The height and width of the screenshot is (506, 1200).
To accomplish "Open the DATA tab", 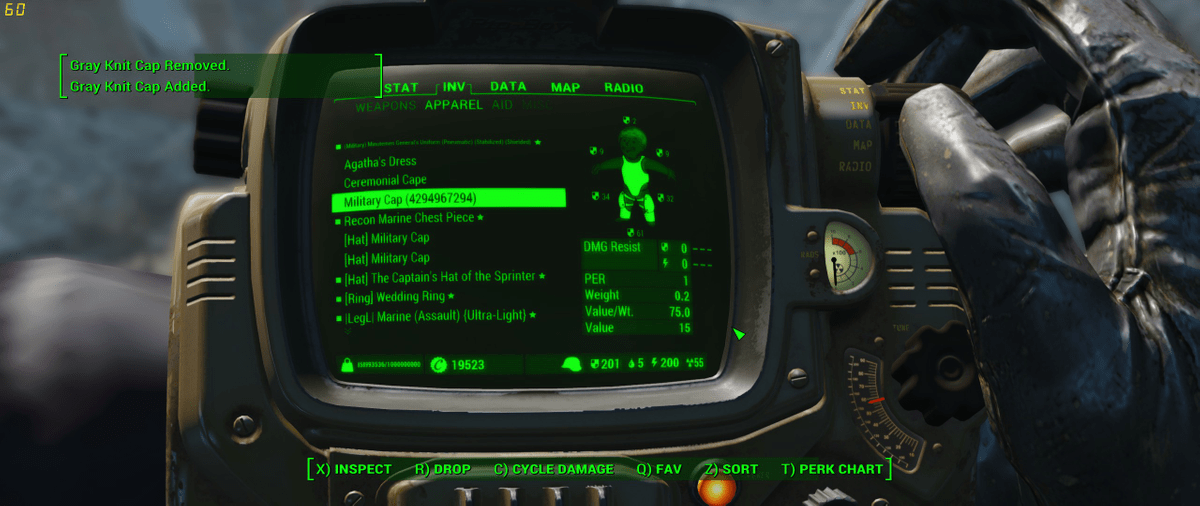I will [508, 87].
